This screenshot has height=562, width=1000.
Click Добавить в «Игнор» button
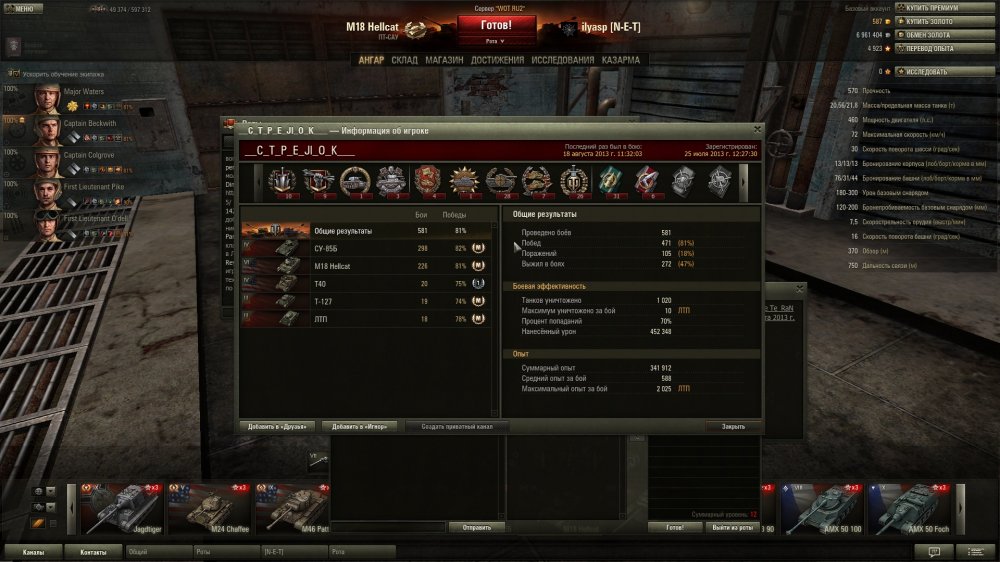tap(361, 426)
